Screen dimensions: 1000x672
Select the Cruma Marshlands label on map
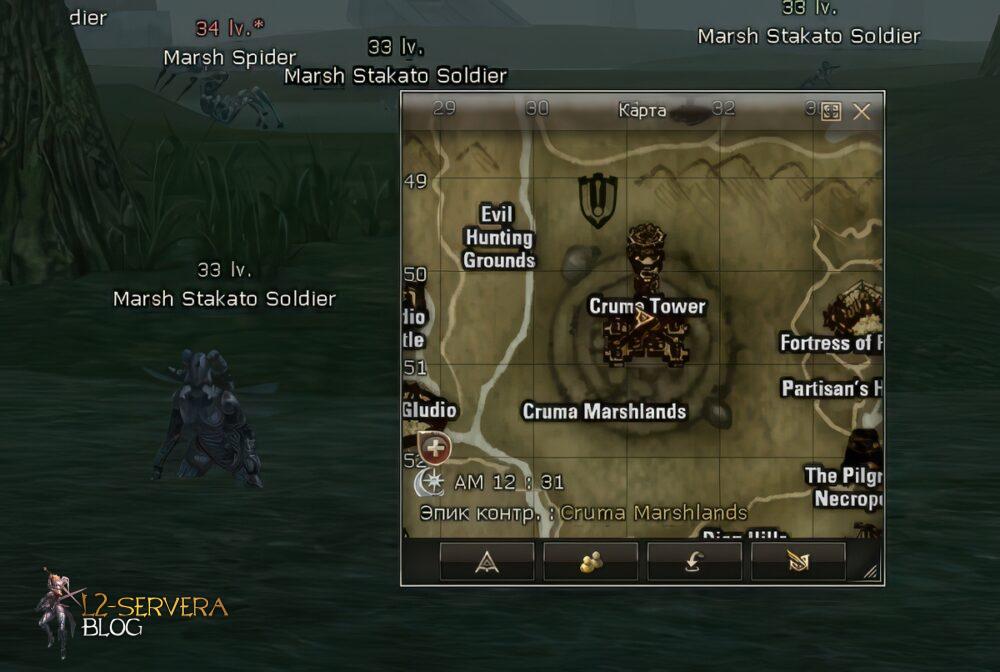pyautogui.click(x=604, y=411)
